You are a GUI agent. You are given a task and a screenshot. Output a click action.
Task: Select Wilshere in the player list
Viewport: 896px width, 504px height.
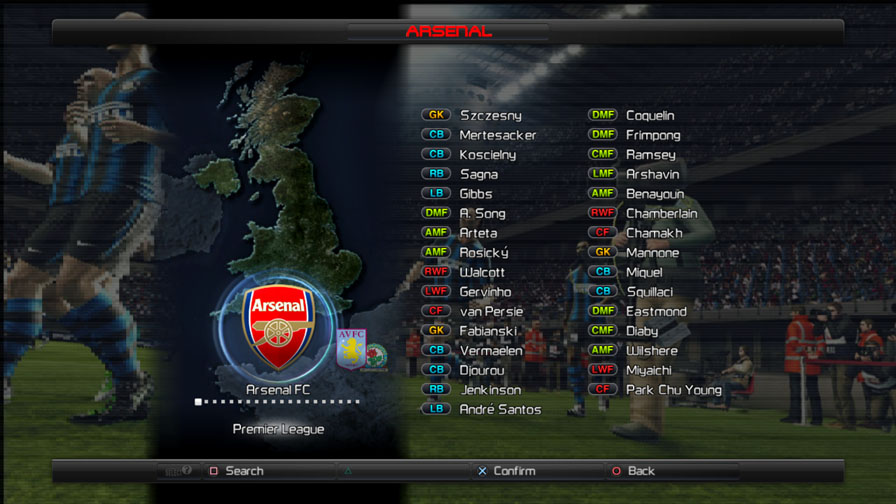tap(651, 350)
